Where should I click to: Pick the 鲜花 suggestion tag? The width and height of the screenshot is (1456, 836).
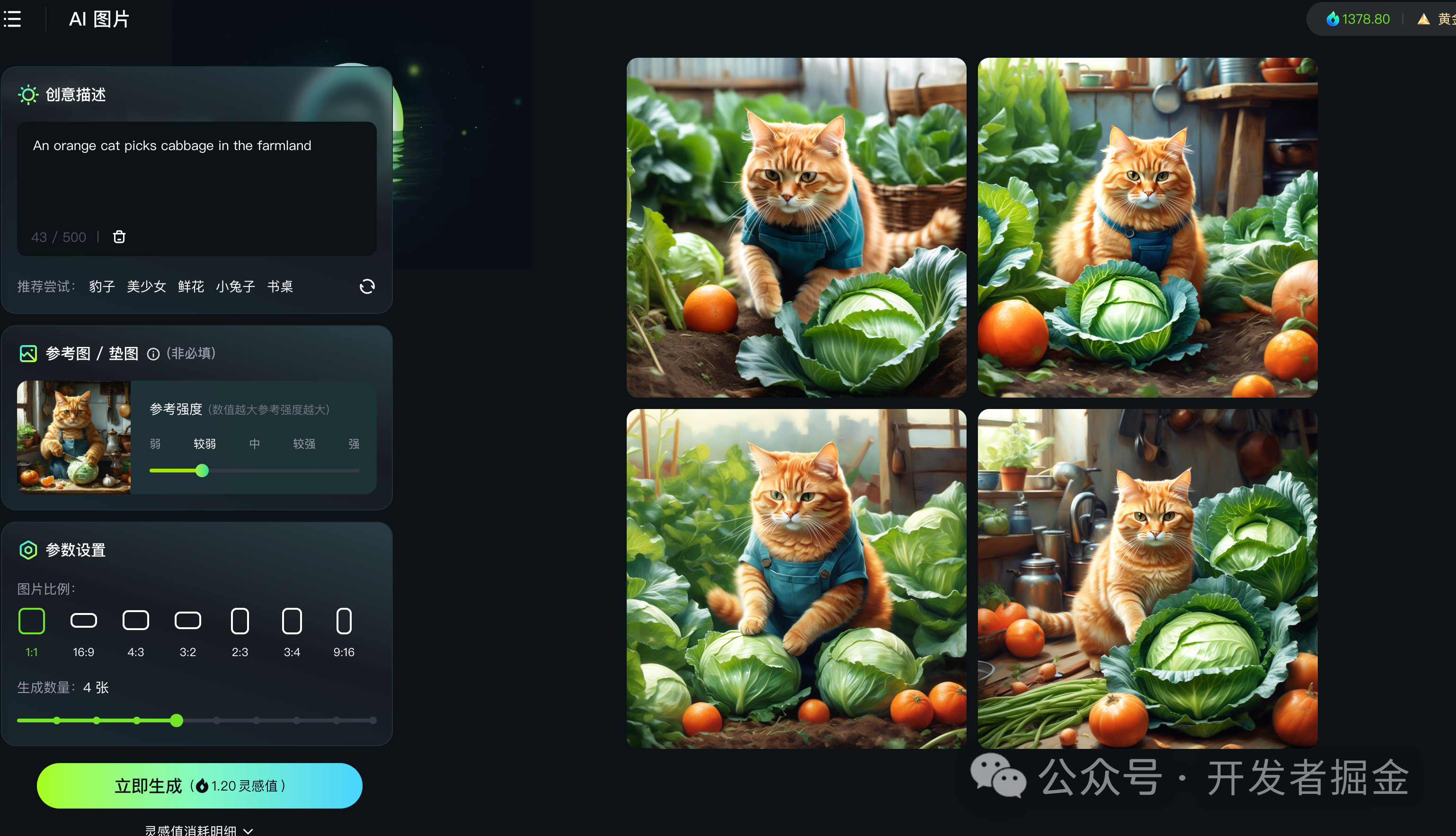click(x=191, y=286)
